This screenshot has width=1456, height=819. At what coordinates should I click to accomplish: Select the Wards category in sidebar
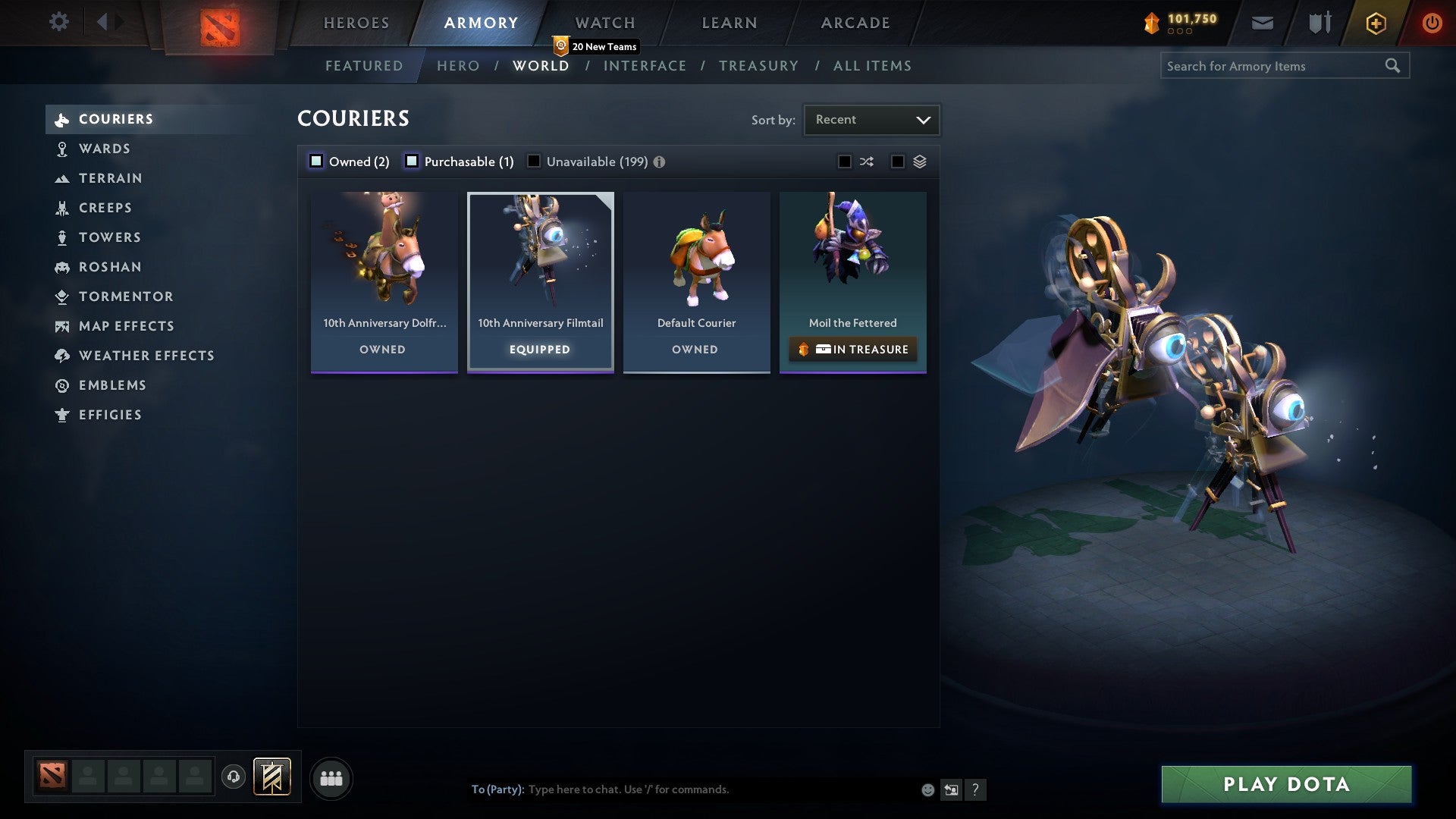point(104,149)
